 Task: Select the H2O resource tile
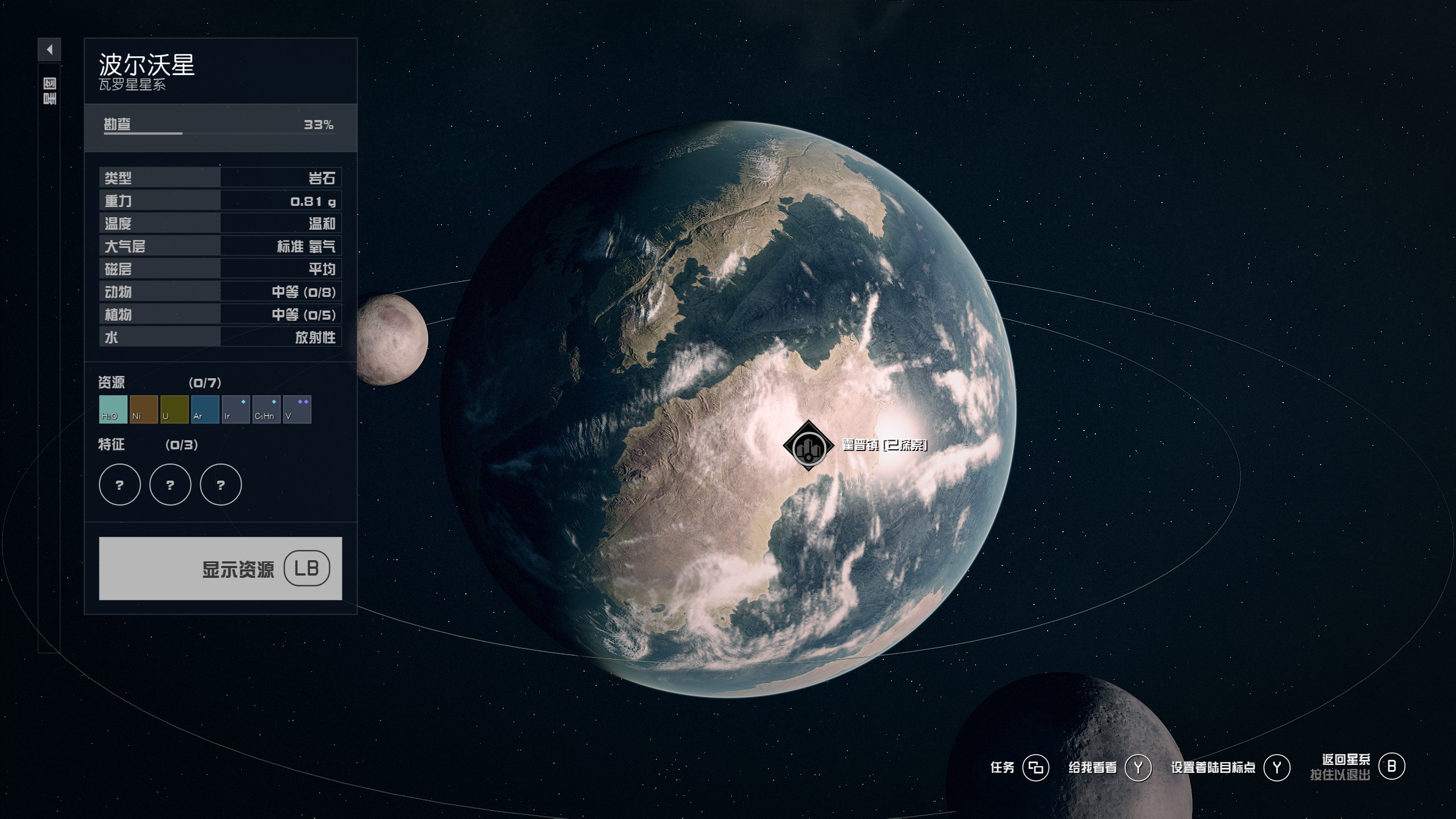pos(113,409)
